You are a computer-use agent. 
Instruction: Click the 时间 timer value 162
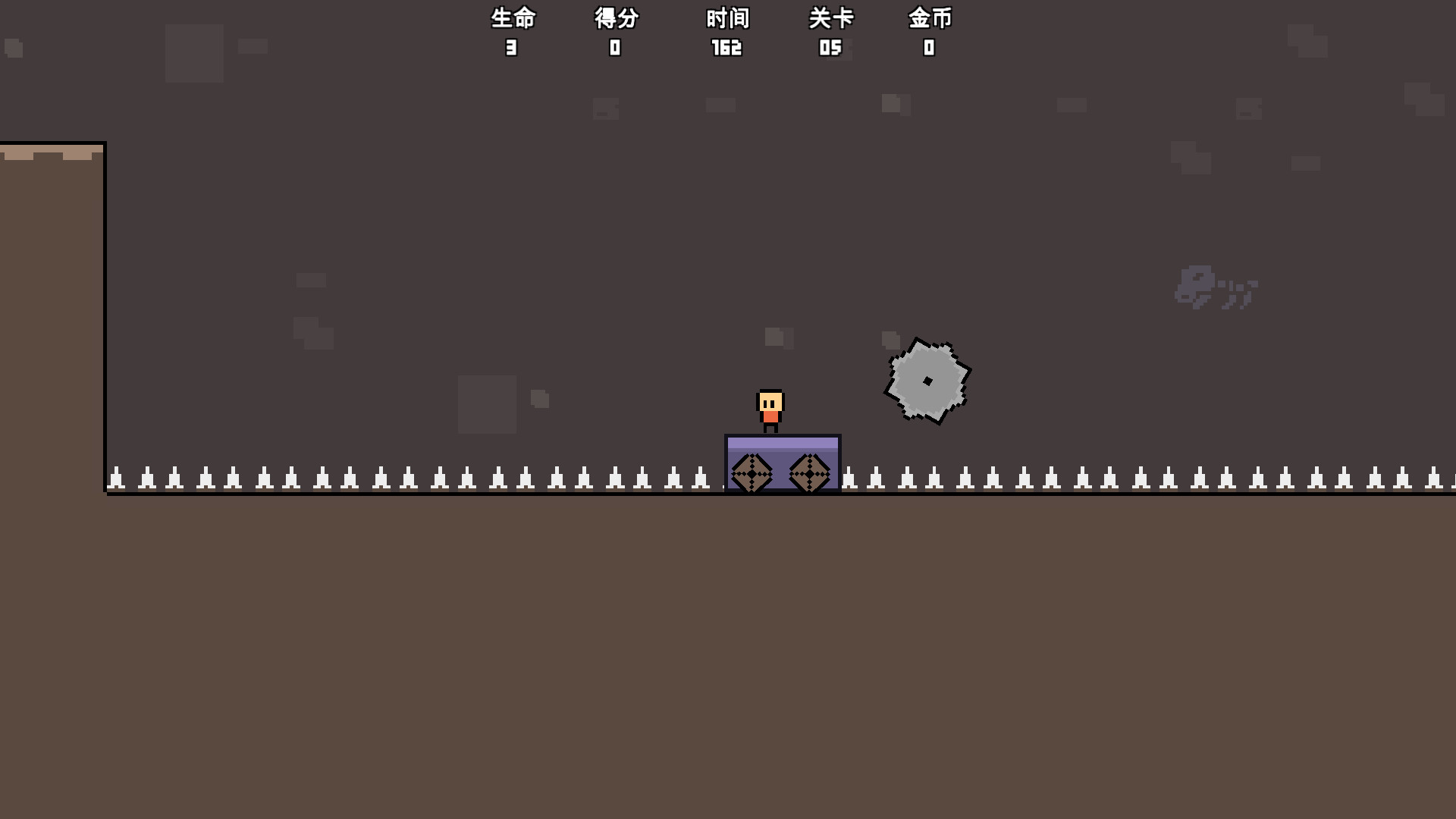pyautogui.click(x=726, y=48)
